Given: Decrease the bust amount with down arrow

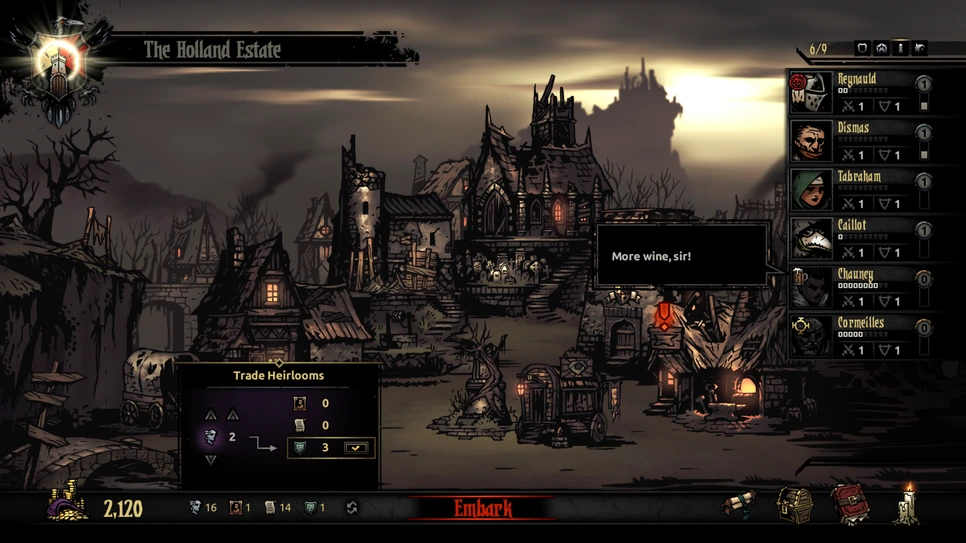Looking at the screenshot, I should (x=211, y=460).
